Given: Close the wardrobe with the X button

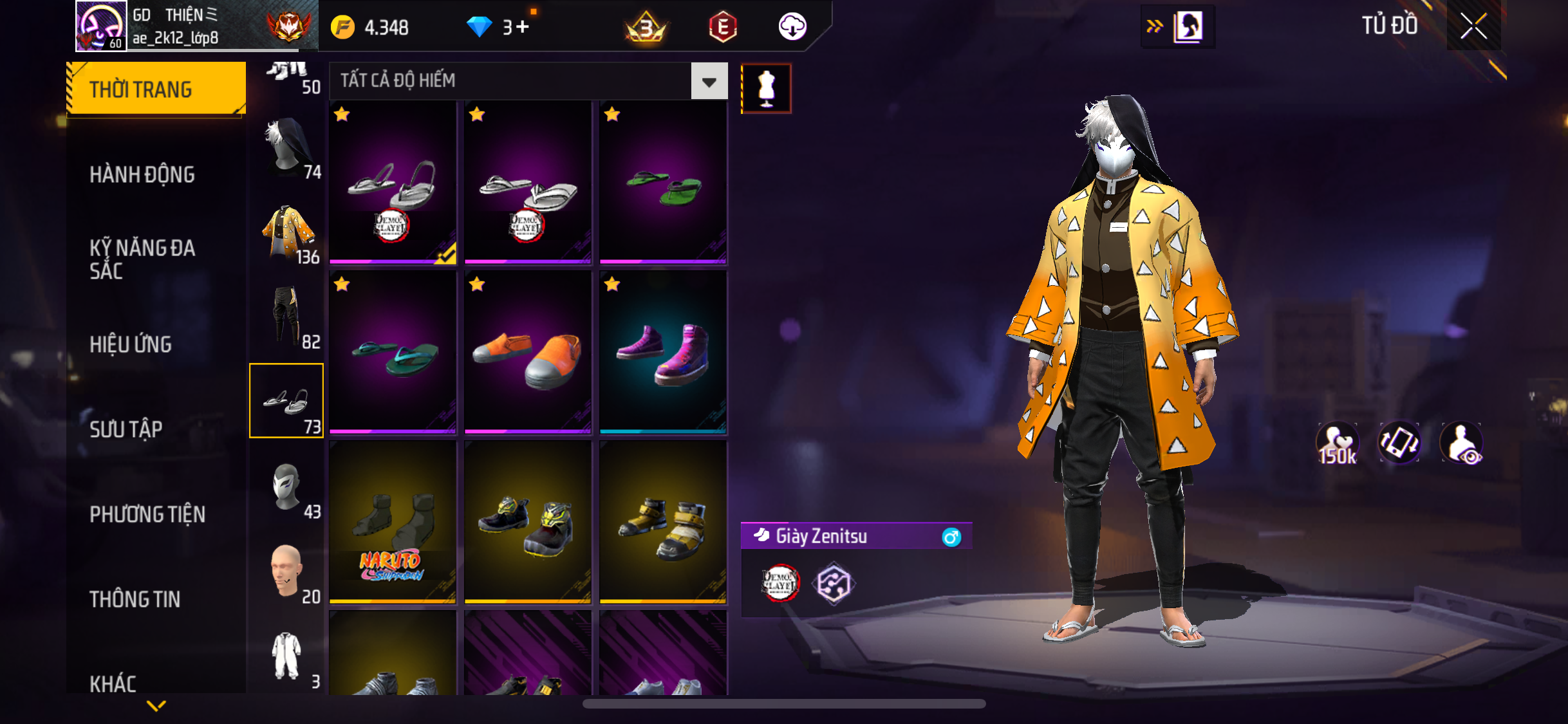Looking at the screenshot, I should click(1473, 26).
